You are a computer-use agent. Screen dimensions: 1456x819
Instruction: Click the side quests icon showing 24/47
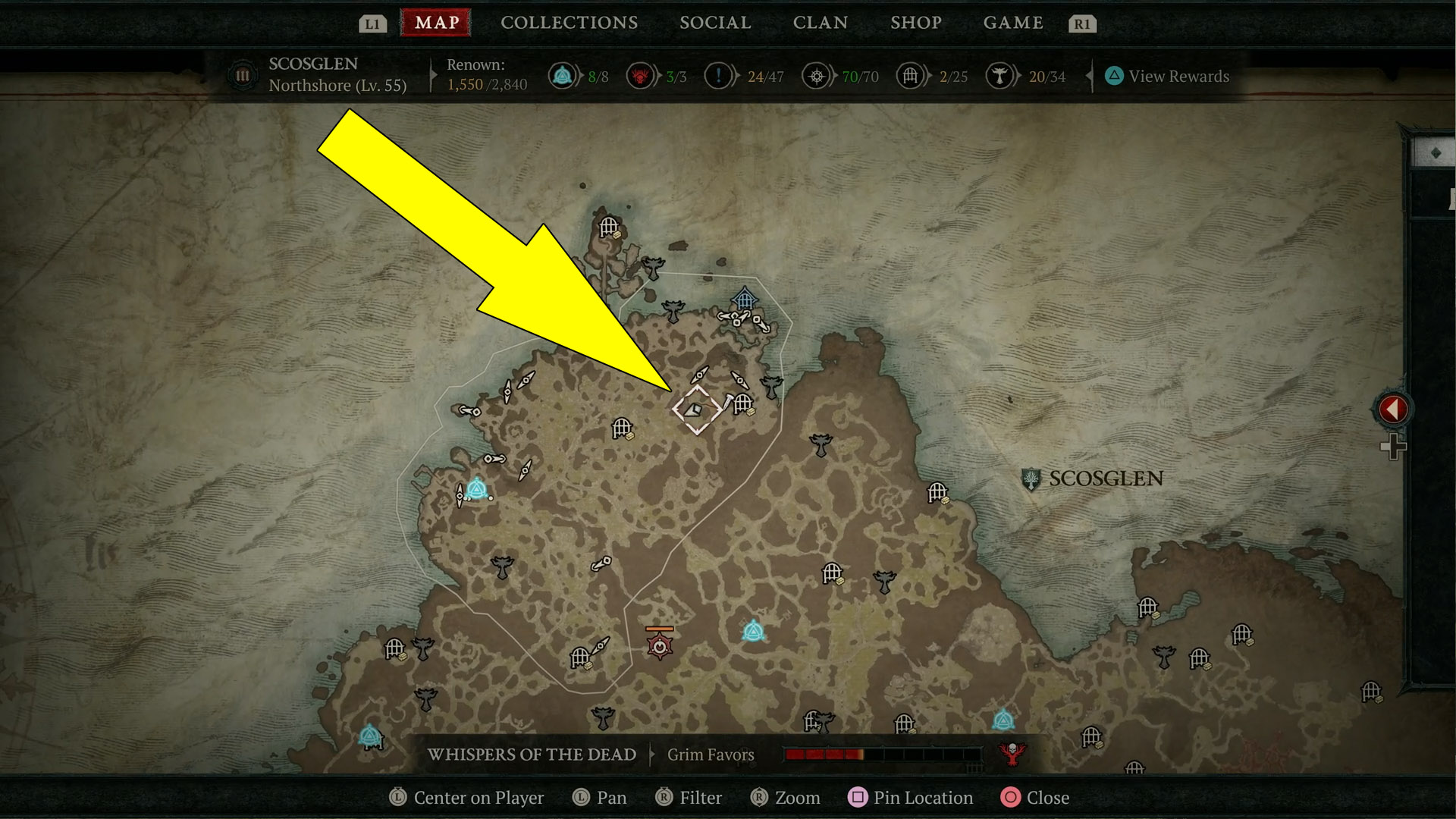[720, 76]
